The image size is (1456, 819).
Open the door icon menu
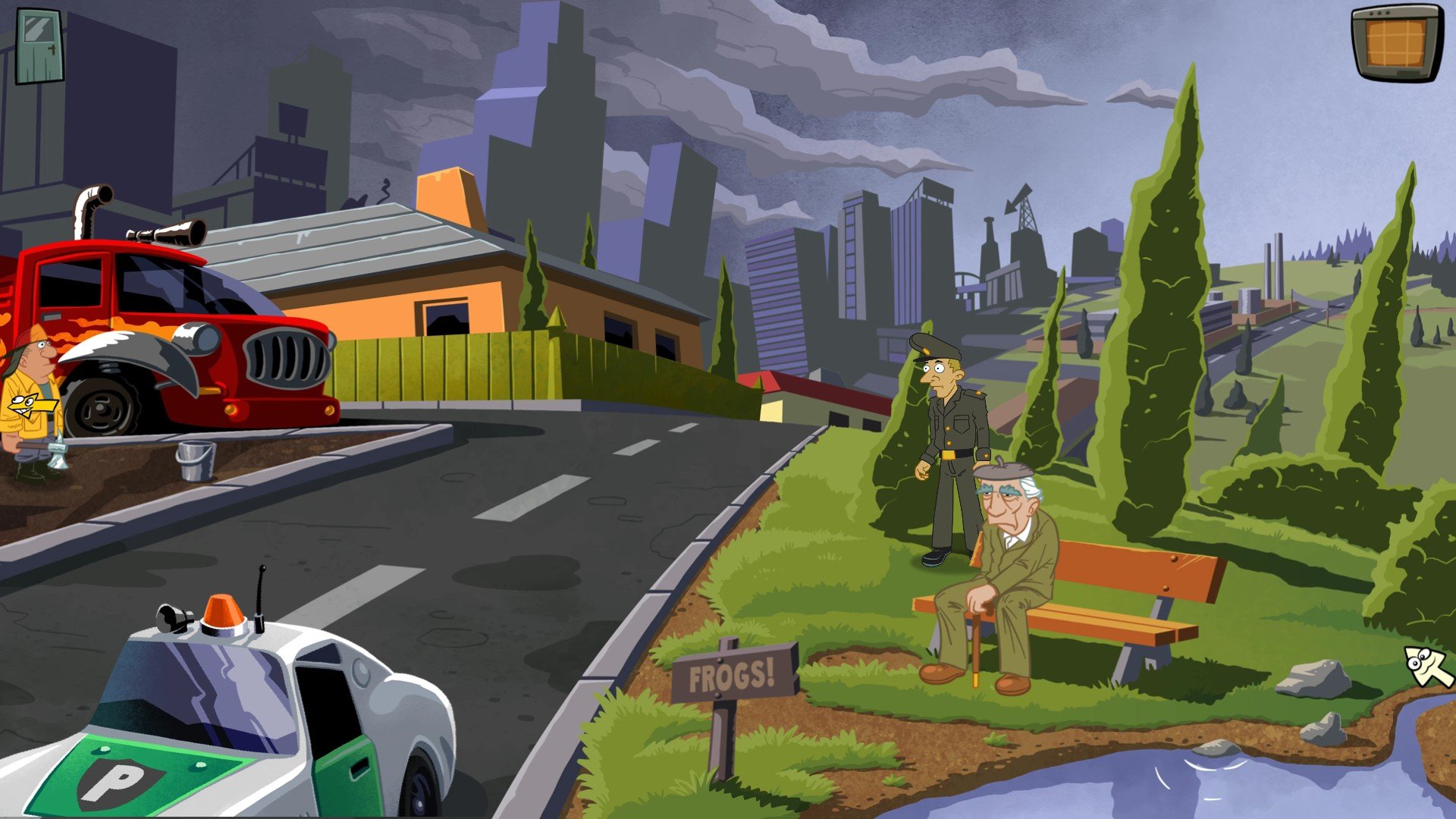point(39,47)
